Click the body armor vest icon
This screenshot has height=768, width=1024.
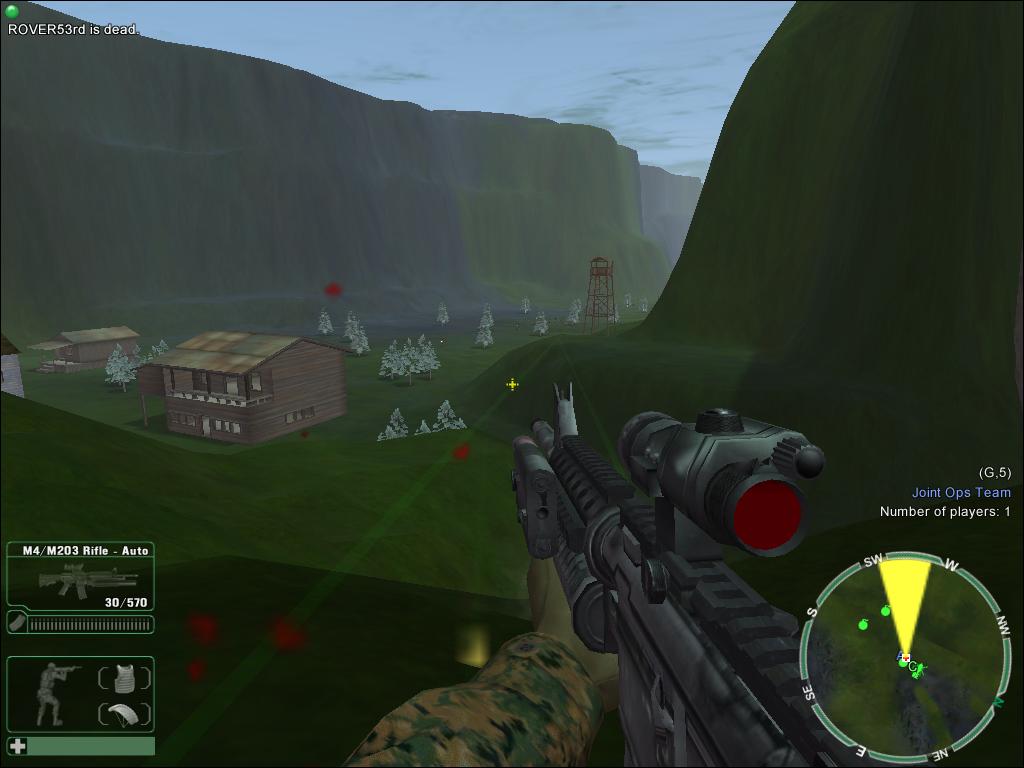(124, 679)
